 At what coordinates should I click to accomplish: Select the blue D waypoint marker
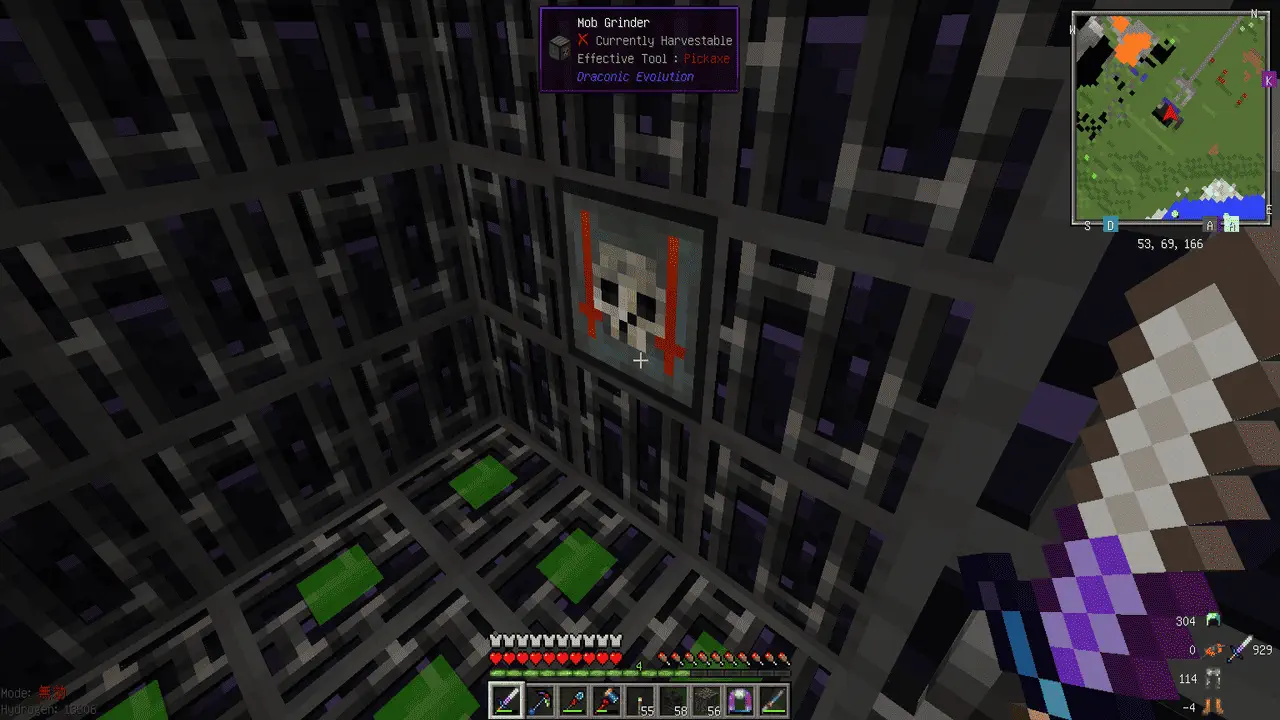(x=1110, y=226)
